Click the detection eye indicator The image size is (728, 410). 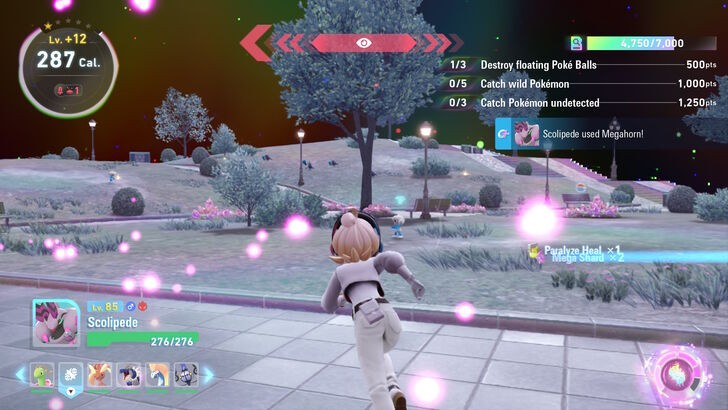[x=362, y=43]
